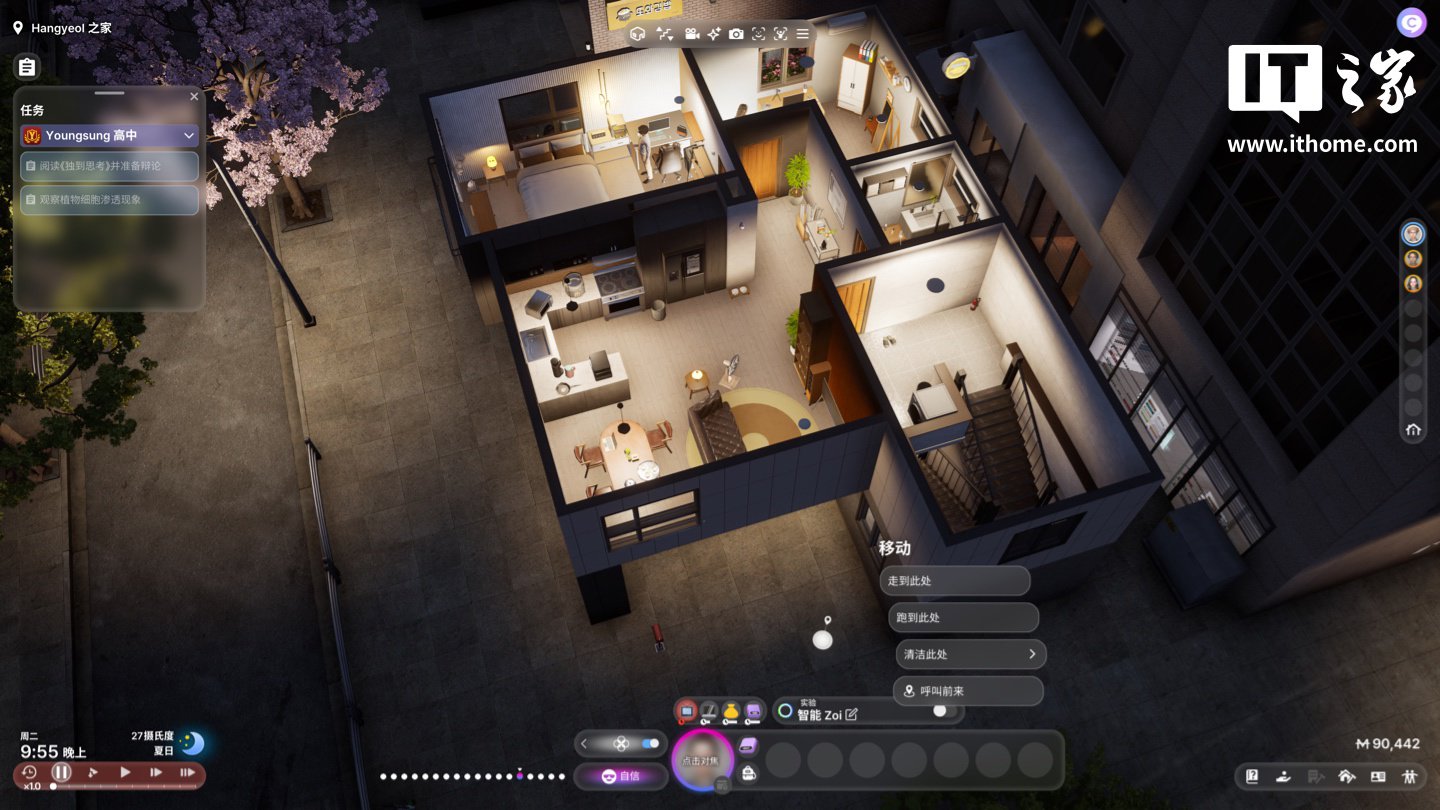Choose the 走到此处 move option

[x=954, y=581]
